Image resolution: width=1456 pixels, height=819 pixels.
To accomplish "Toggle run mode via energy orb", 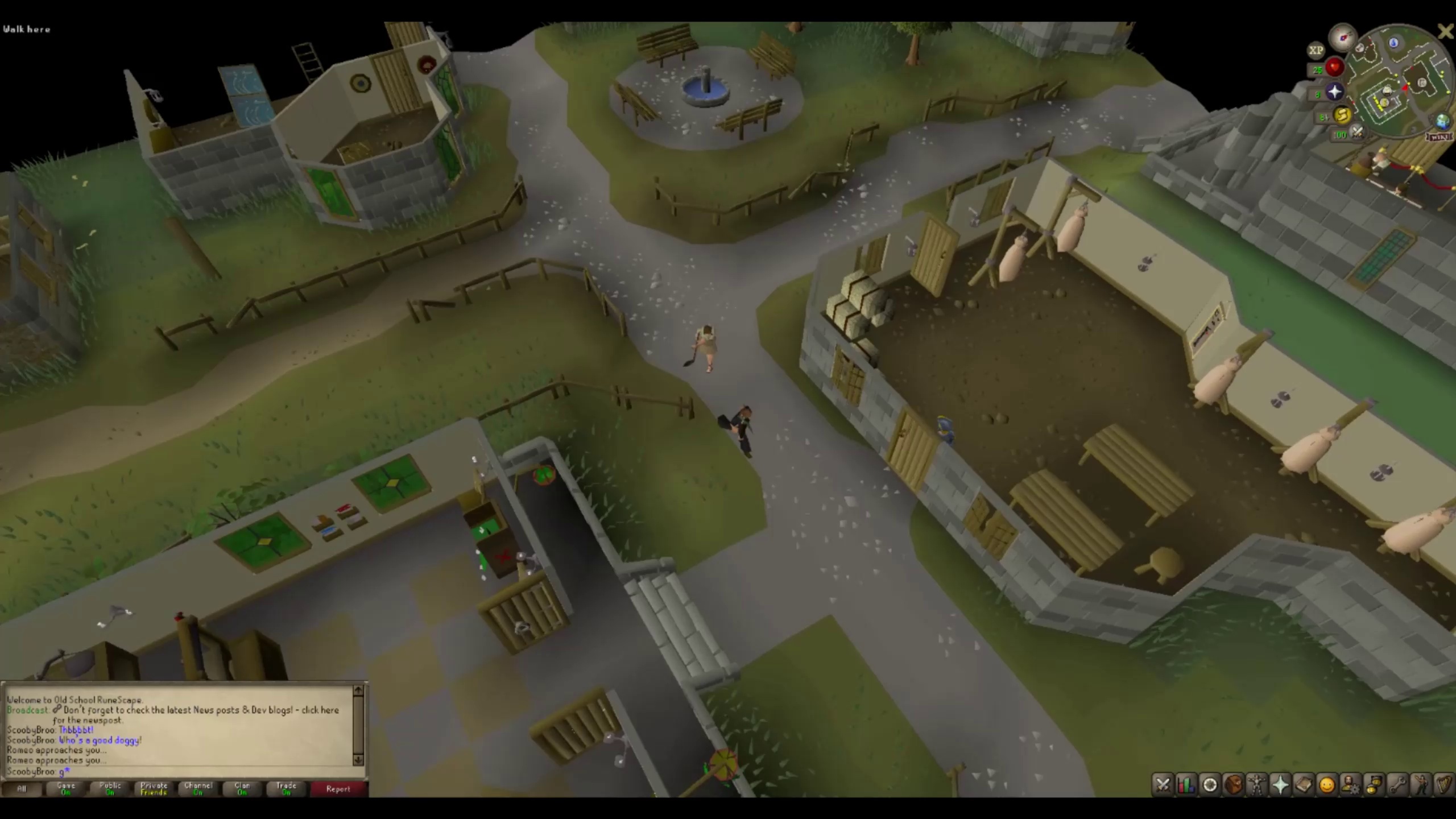I will coord(1341,115).
